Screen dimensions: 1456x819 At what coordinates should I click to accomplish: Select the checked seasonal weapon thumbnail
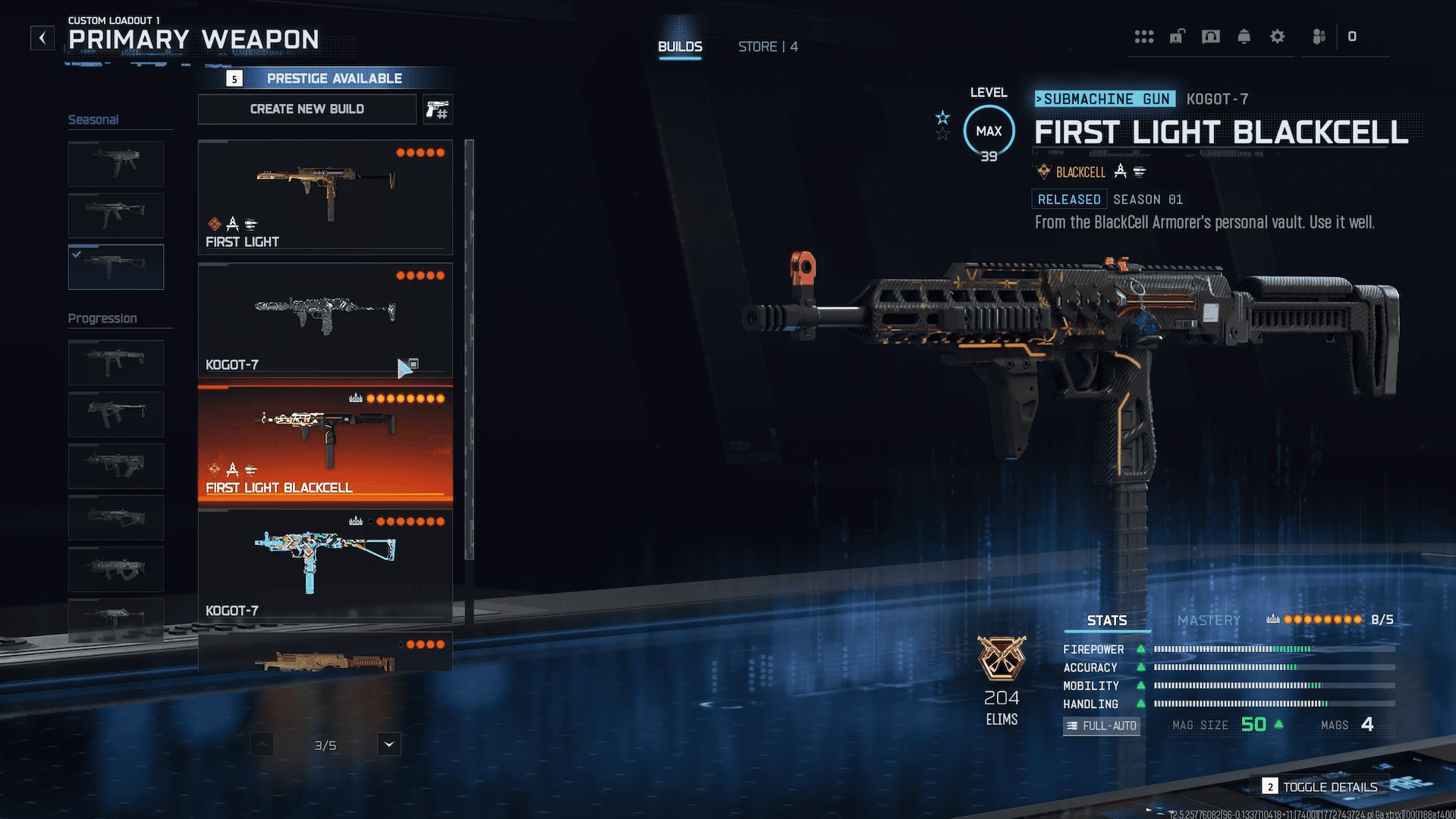click(x=116, y=266)
